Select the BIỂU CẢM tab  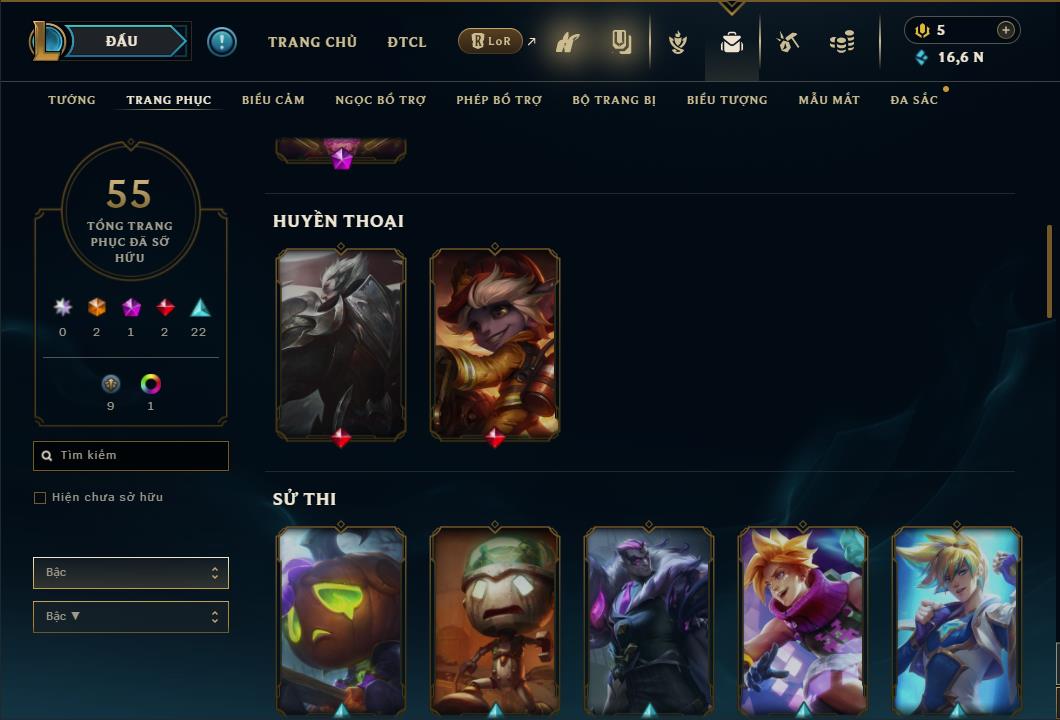click(273, 100)
